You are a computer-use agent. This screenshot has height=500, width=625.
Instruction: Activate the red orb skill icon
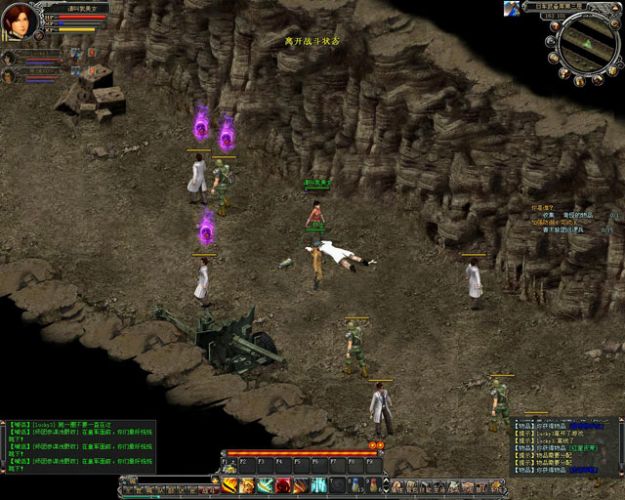coord(283,486)
